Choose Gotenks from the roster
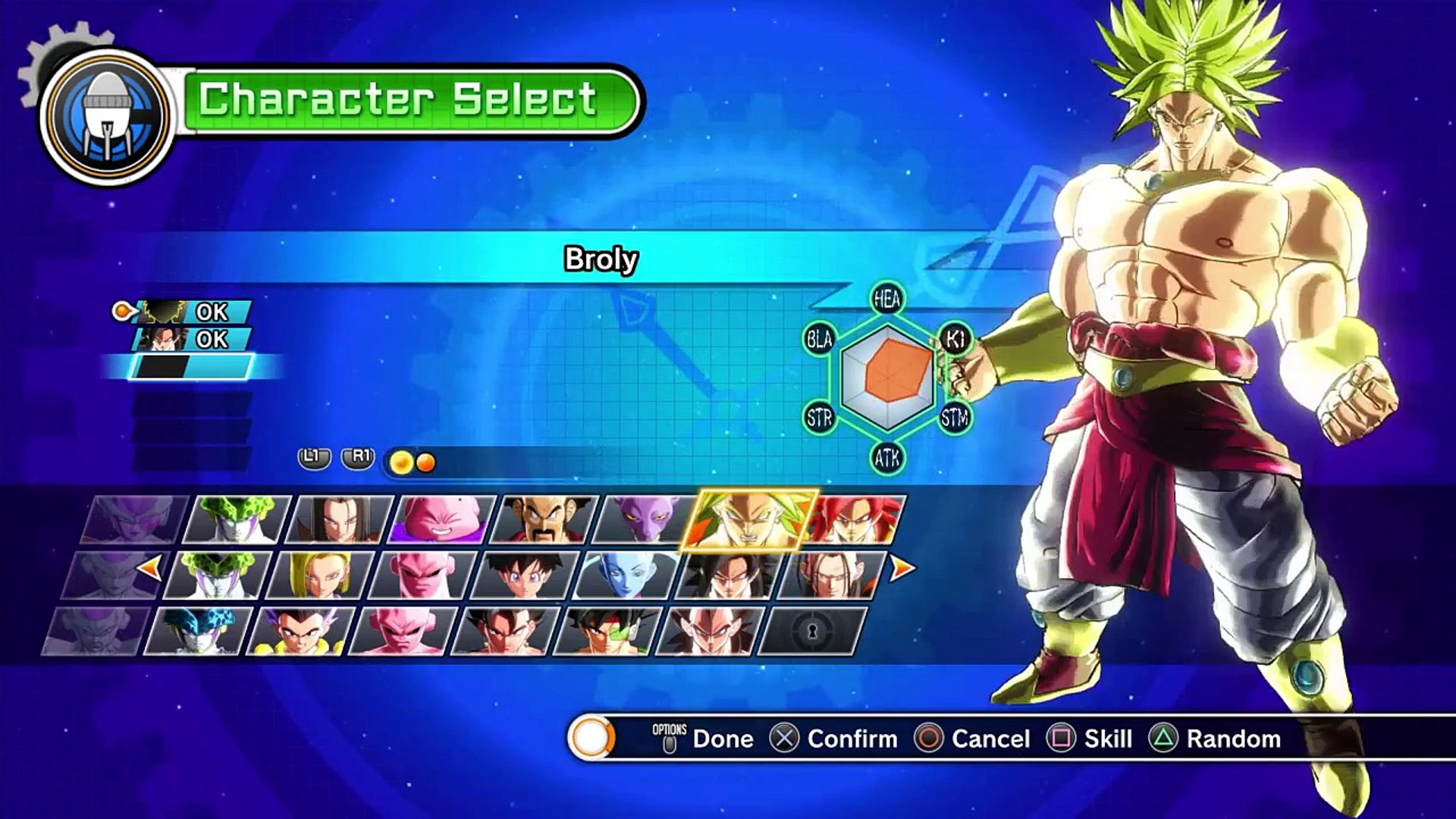Image resolution: width=1456 pixels, height=819 pixels. click(x=301, y=631)
